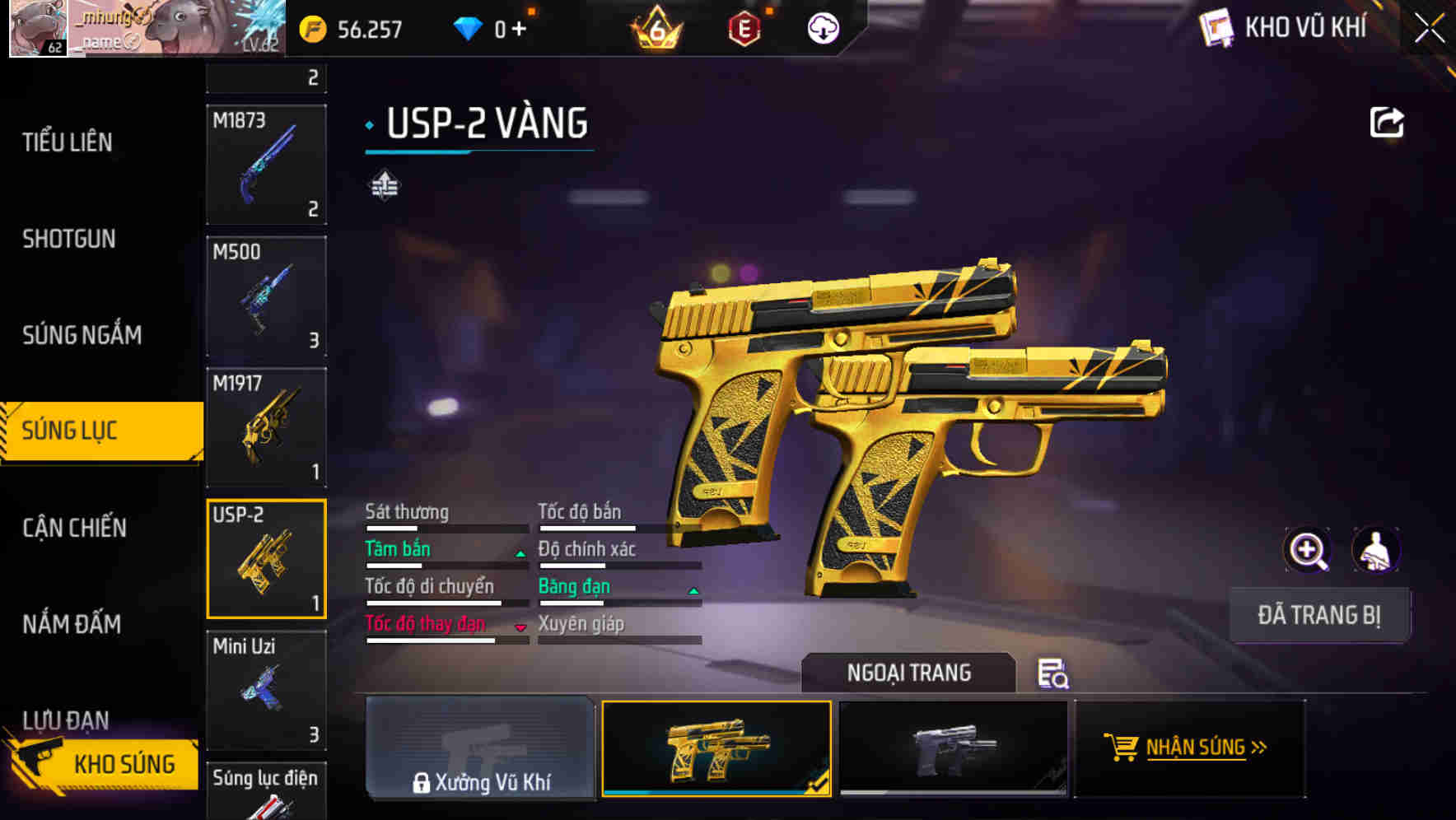1456x820 pixels.
Task: Click the NHẬN SÚNG link
Action: tap(1196, 748)
